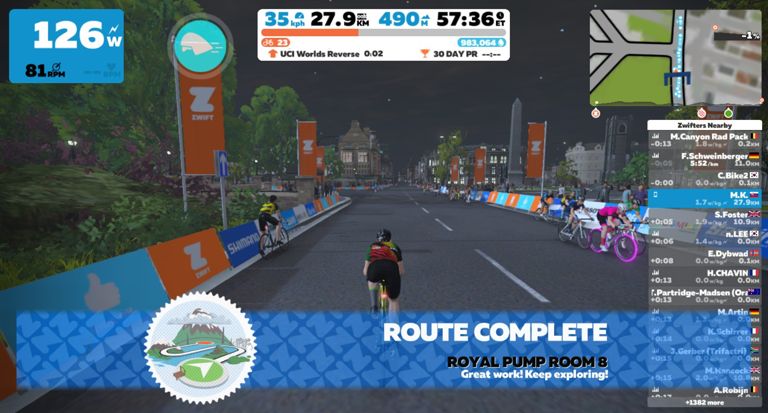
Task: Select E.Dybwad in the rider list
Action: tap(705, 256)
